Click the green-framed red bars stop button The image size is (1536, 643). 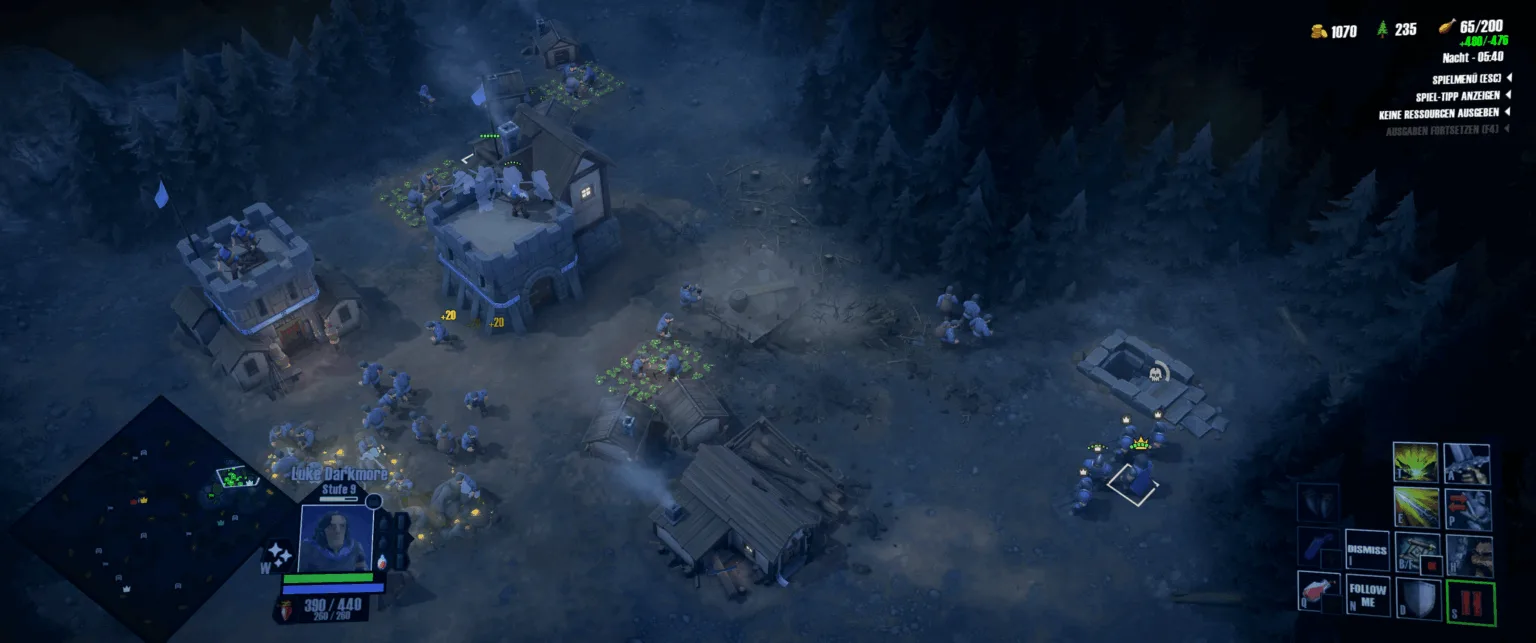[x=1470, y=604]
